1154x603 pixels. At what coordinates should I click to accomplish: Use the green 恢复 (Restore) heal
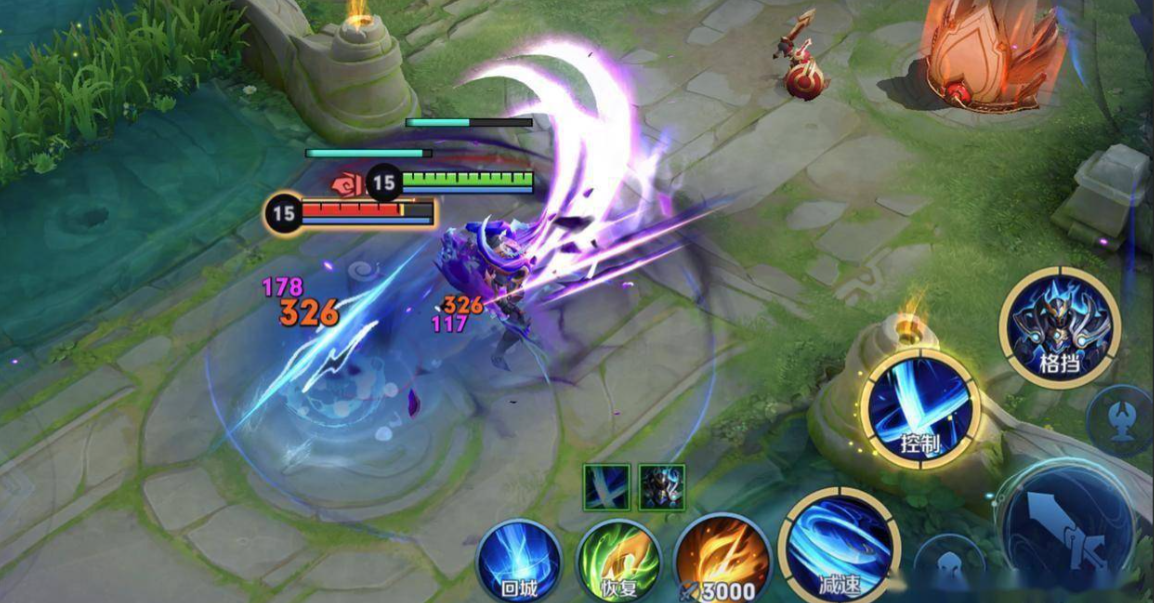[619, 562]
